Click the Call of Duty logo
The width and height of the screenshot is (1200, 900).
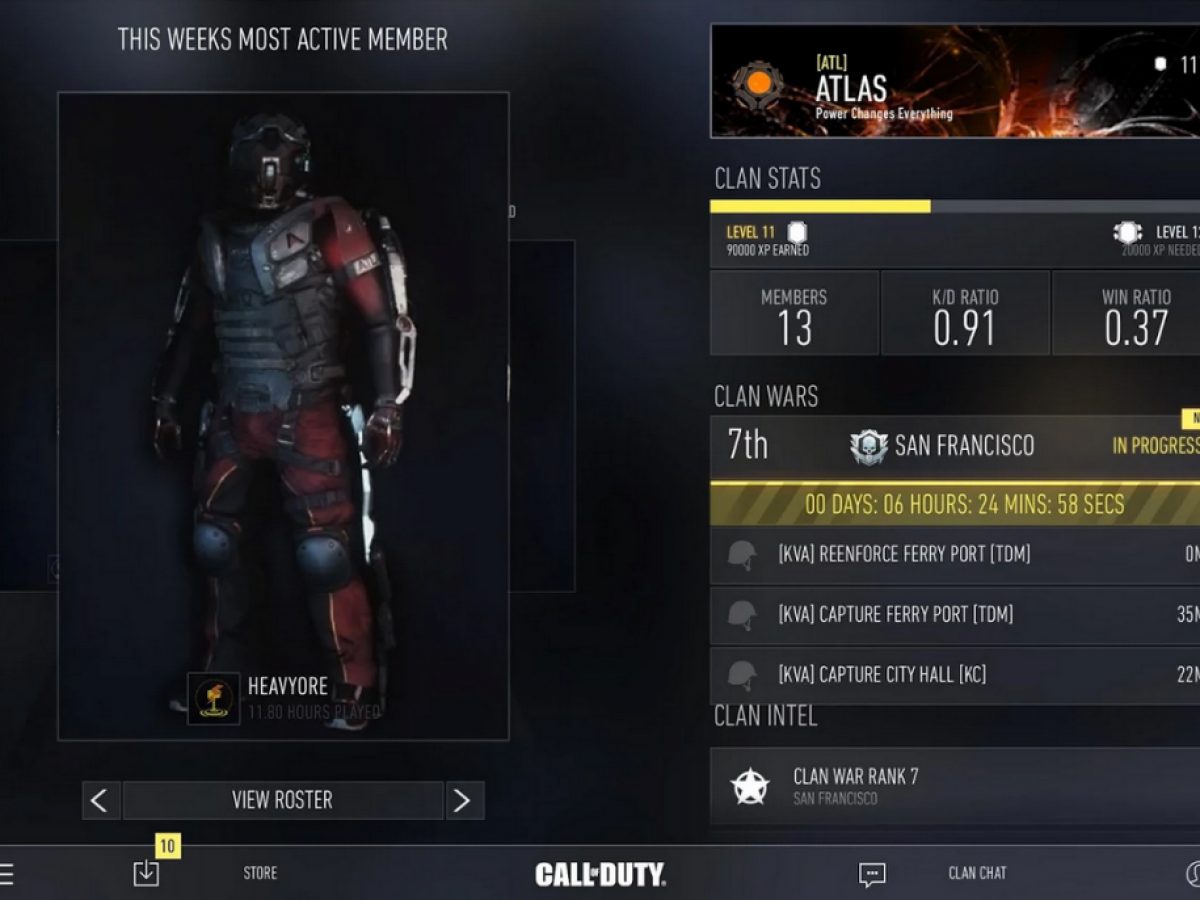click(x=600, y=874)
